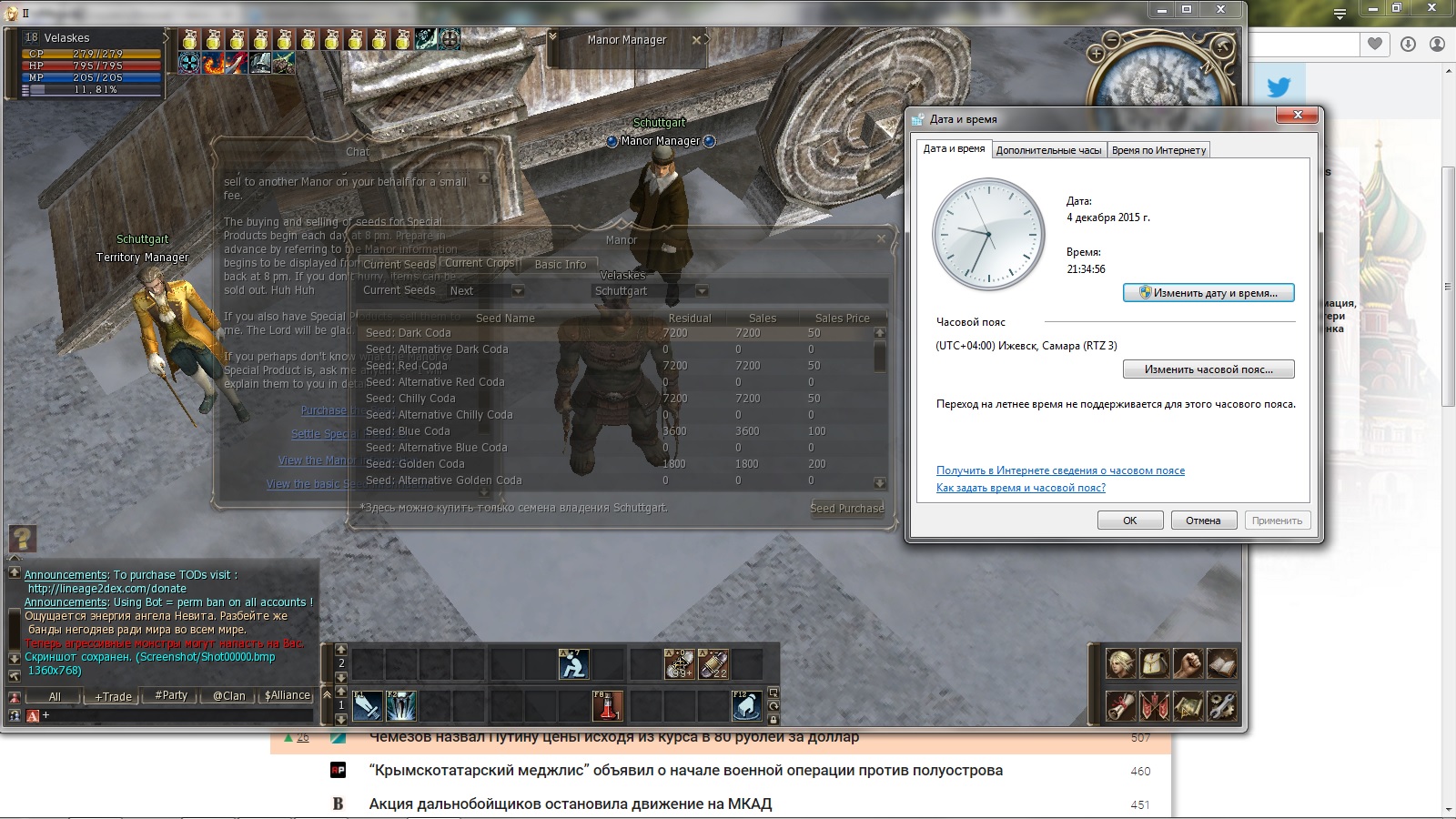
Task: Click OK in the date and time dialog
Action: pyautogui.click(x=1129, y=521)
